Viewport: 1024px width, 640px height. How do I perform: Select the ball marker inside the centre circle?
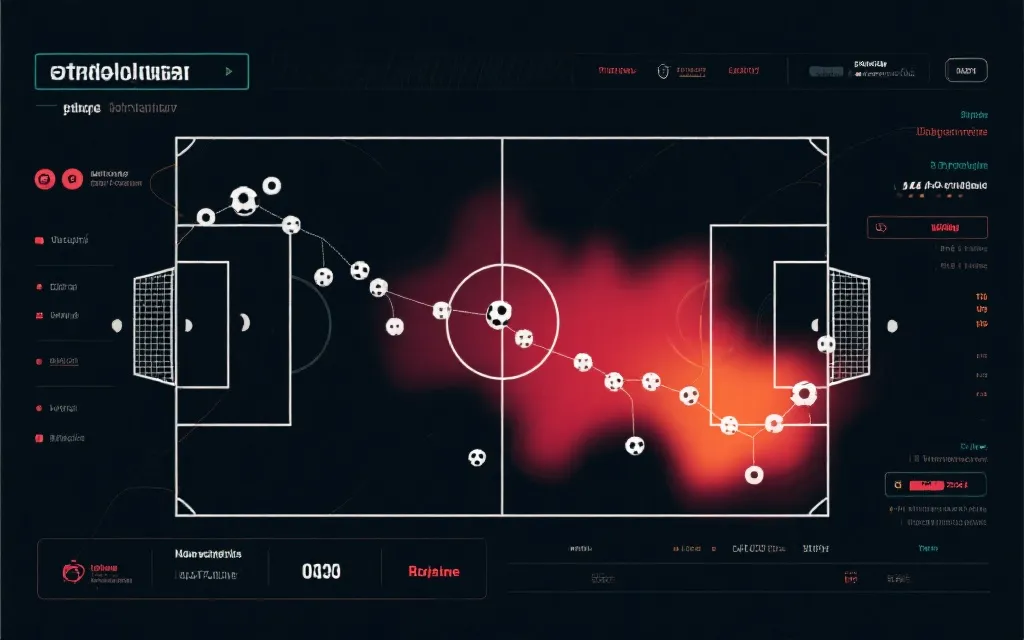(x=498, y=314)
